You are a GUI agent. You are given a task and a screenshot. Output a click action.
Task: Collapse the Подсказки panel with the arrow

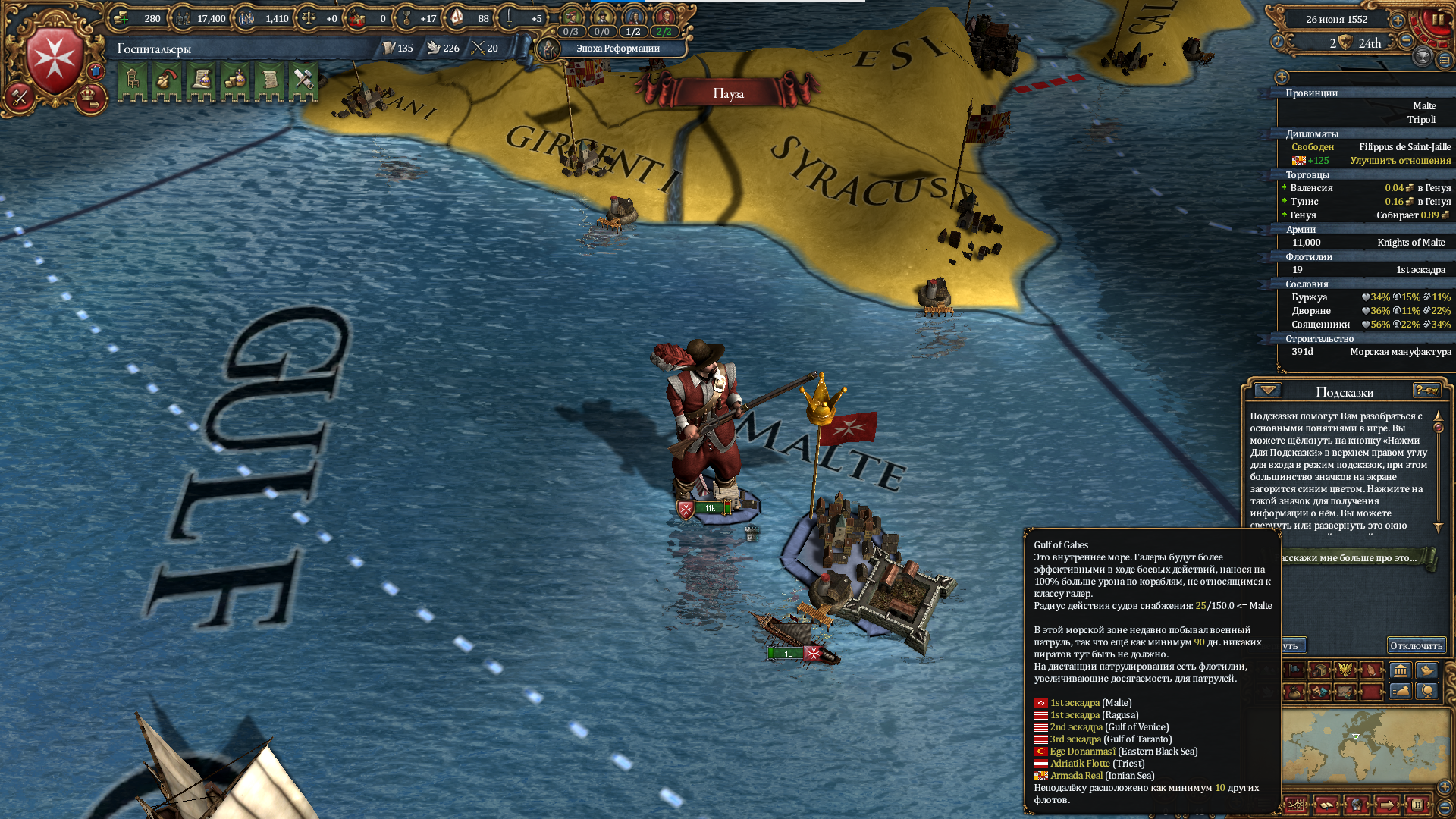point(1267,391)
